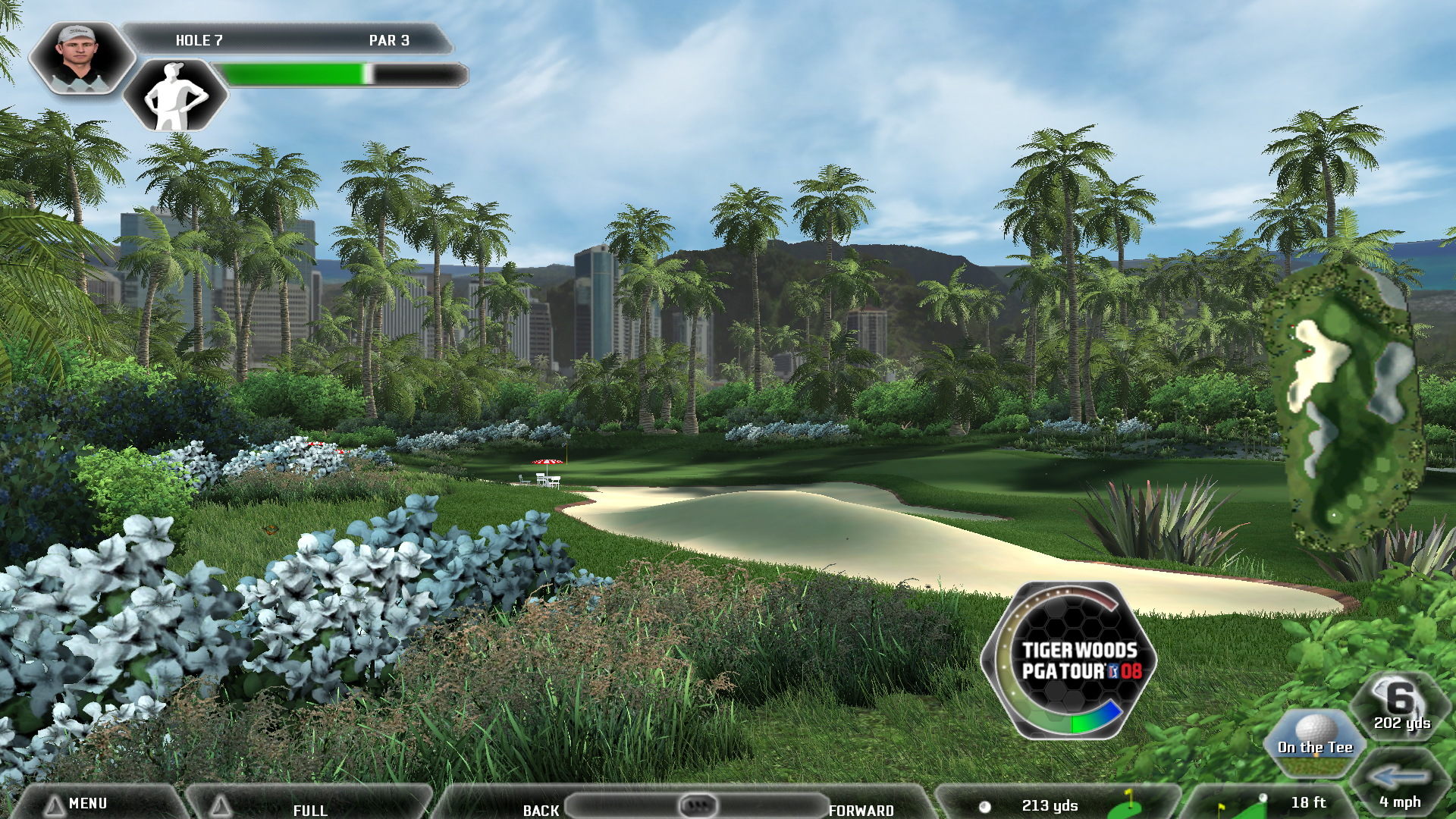
Task: Click the 4 mph wind indicator
Action: [x=1400, y=789]
